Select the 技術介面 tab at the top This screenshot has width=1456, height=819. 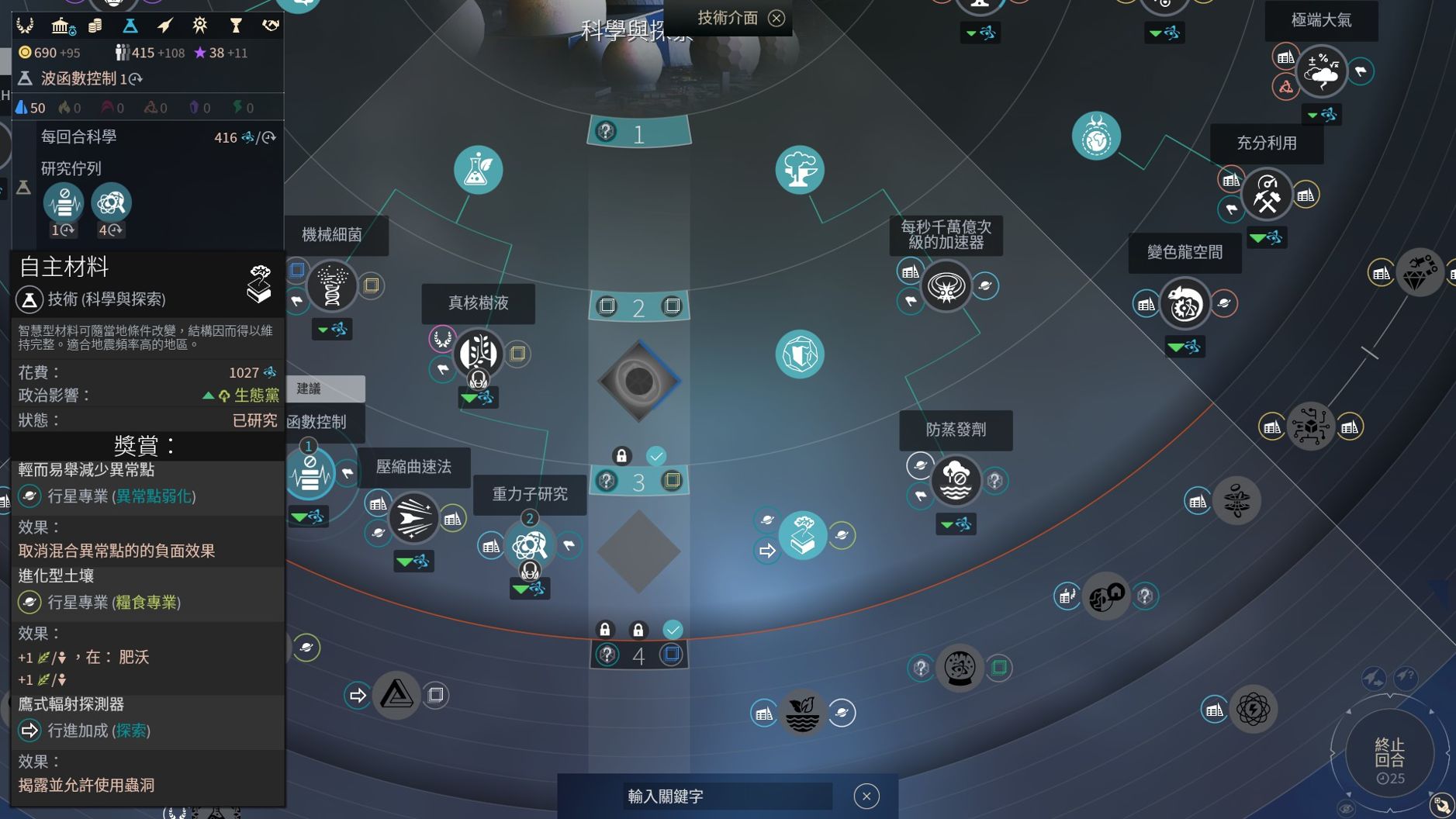coord(728,17)
